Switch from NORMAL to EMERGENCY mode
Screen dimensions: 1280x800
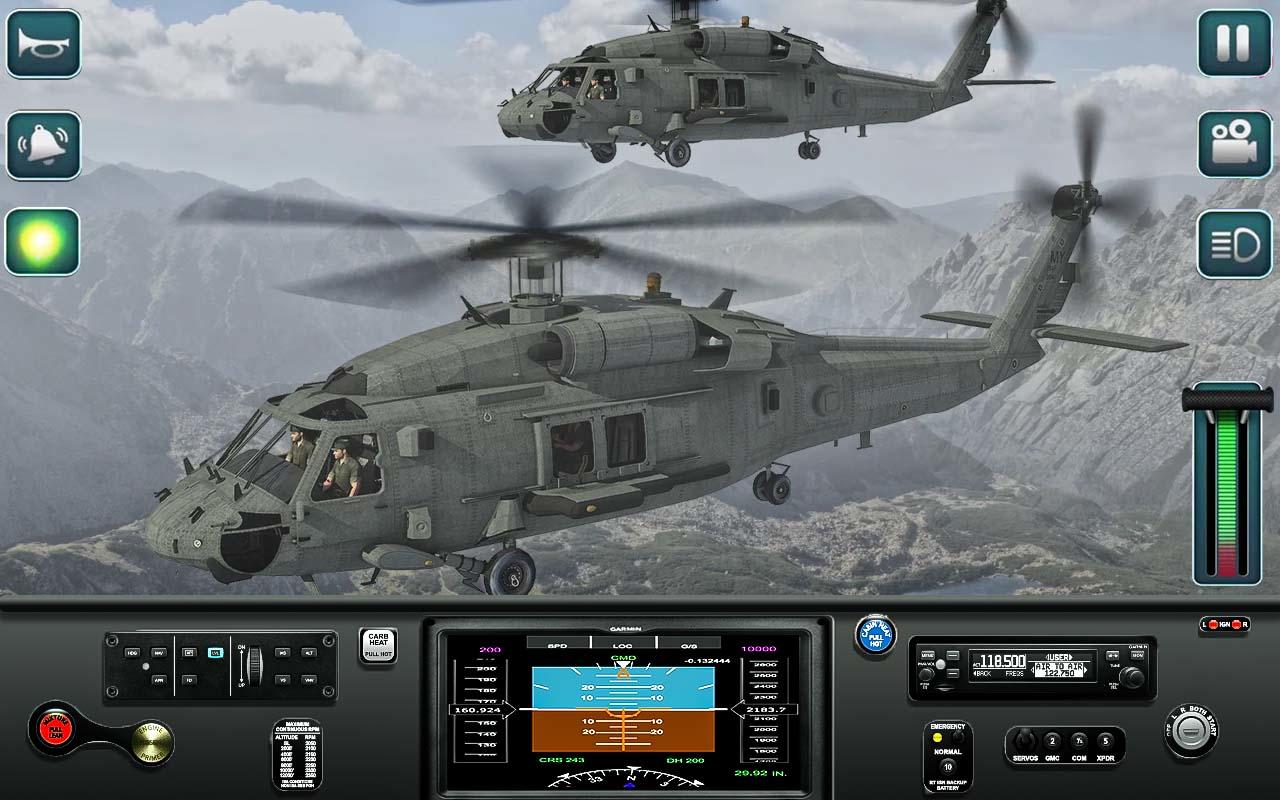958,737
